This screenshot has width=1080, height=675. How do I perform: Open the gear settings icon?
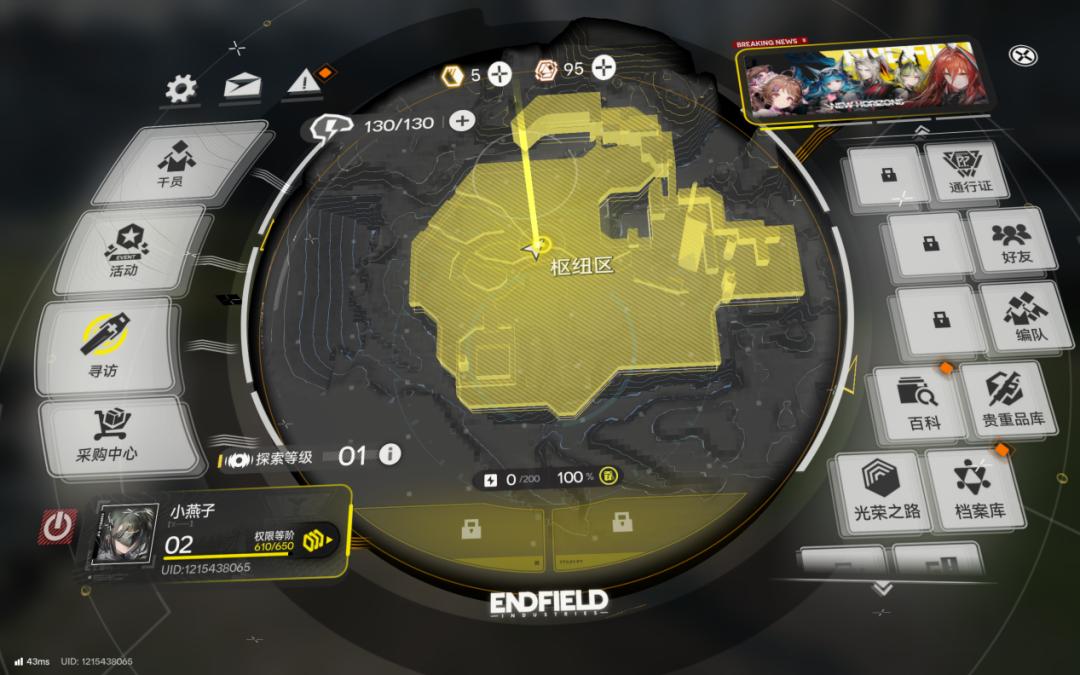(x=181, y=90)
